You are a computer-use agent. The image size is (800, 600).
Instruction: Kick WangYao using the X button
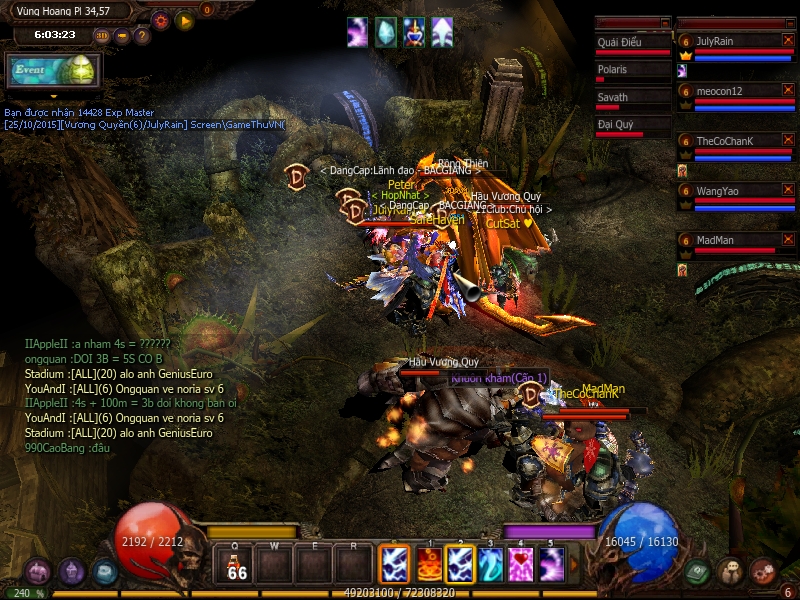[x=788, y=189]
